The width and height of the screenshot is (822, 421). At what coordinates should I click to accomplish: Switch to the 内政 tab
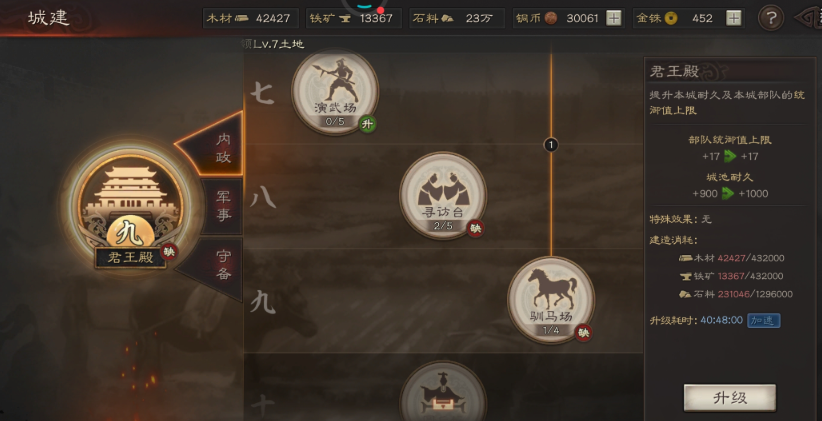click(223, 148)
